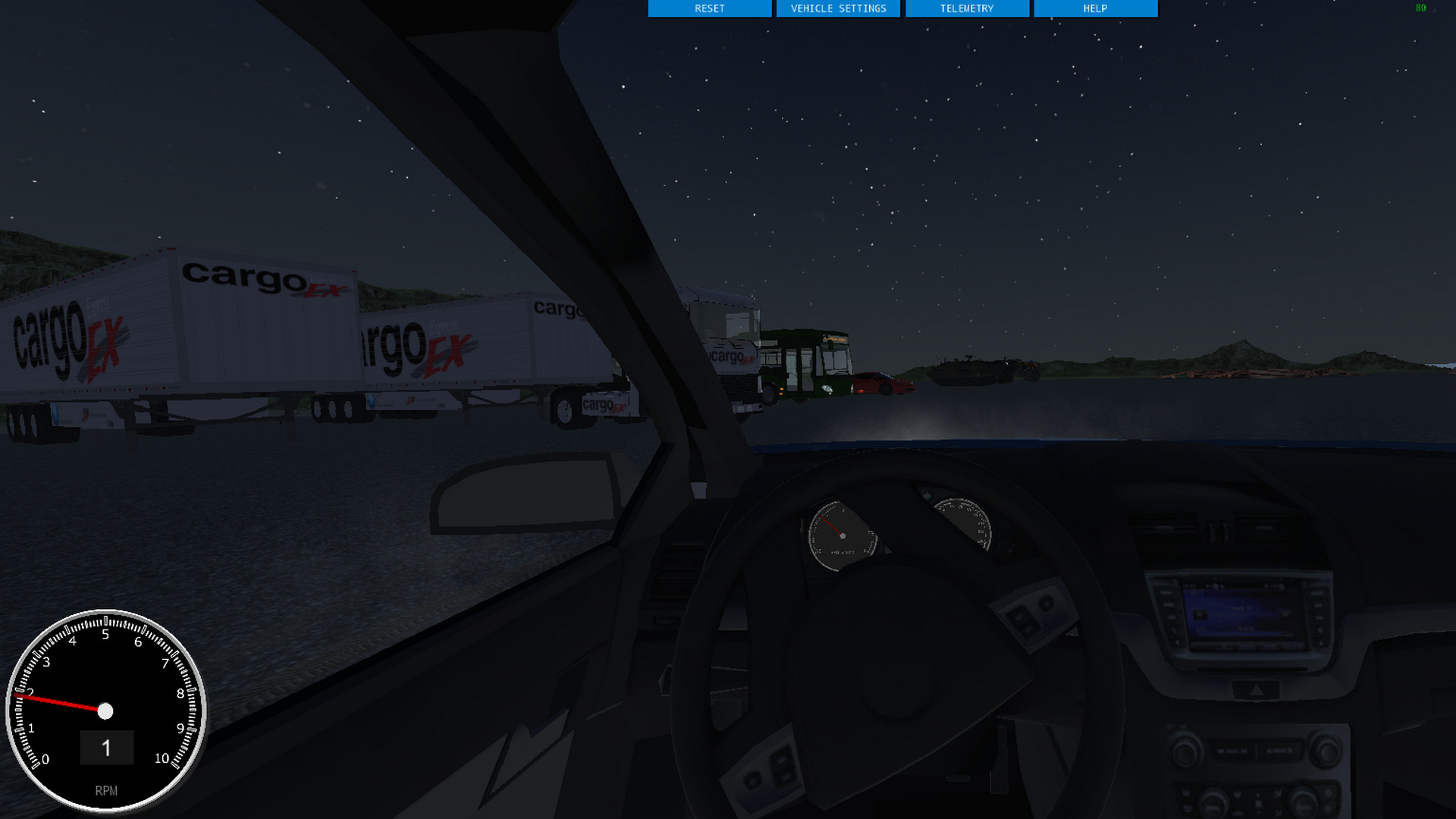1456x819 pixels.
Task: Click the gear indicator showing 1
Action: [107, 747]
